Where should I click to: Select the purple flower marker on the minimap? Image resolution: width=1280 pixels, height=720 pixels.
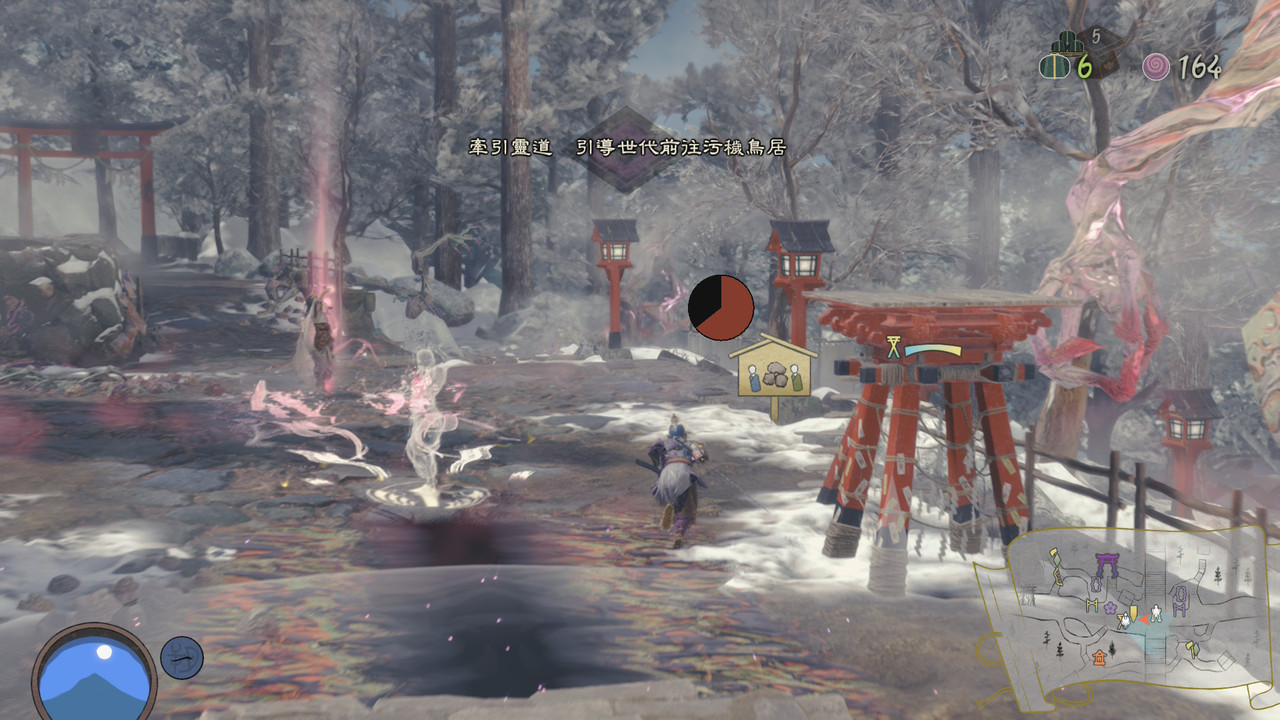pos(1109,606)
